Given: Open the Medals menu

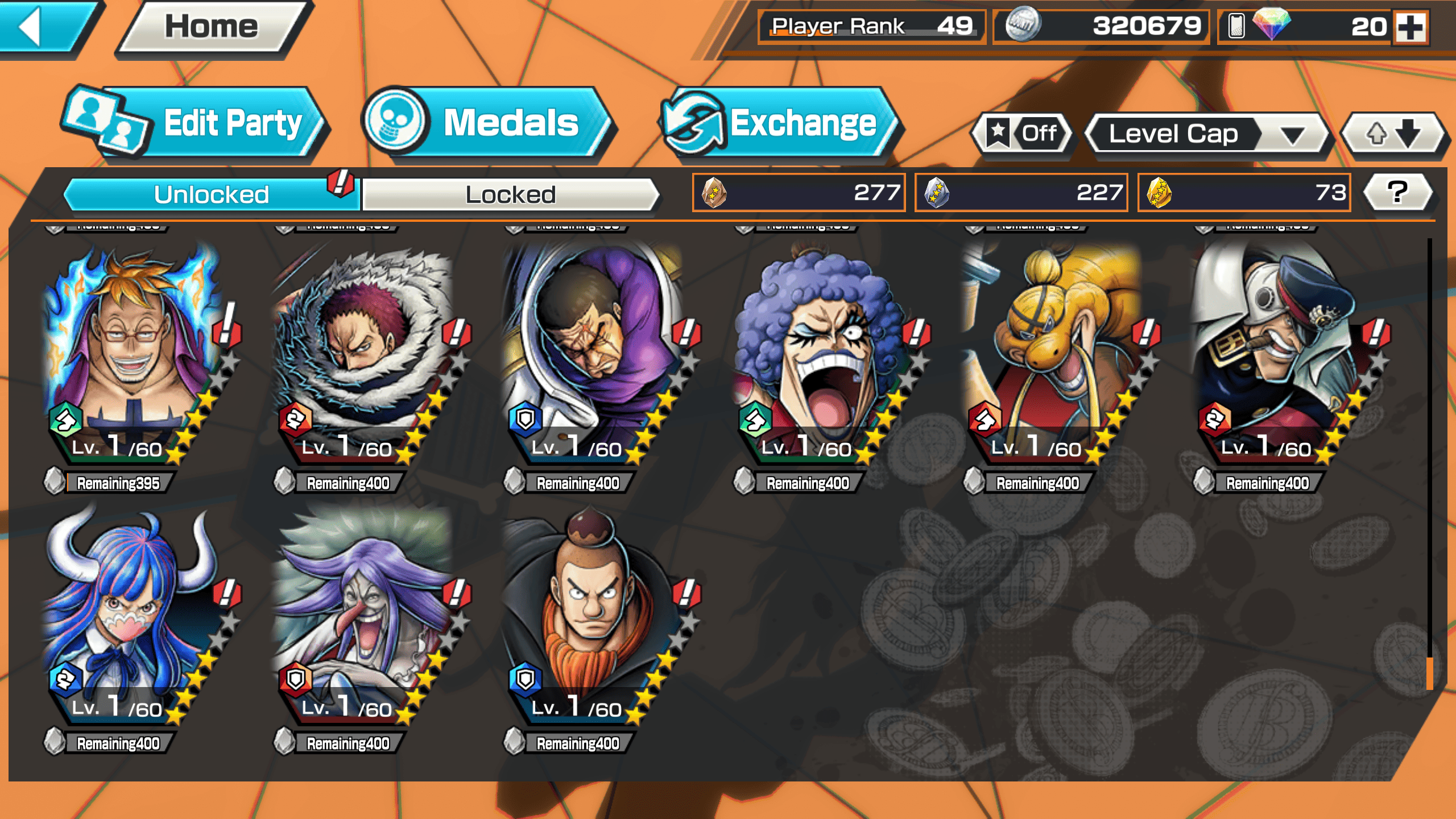Looking at the screenshot, I should pos(489,123).
